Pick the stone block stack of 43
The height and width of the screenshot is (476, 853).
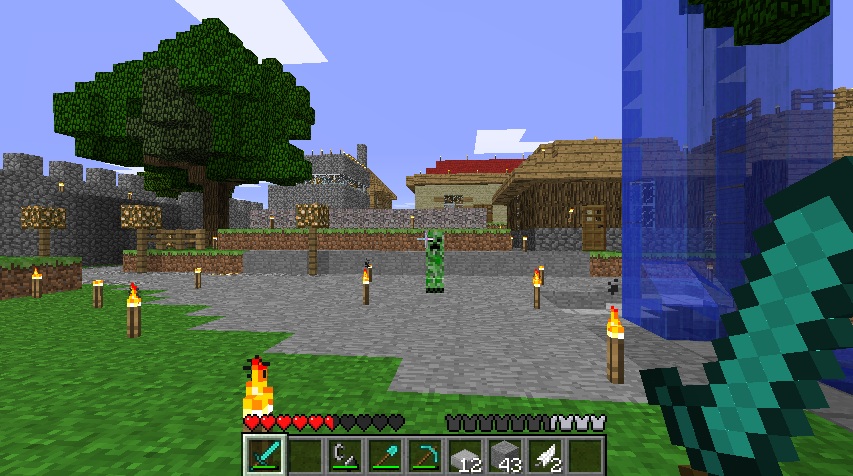[x=505, y=455]
